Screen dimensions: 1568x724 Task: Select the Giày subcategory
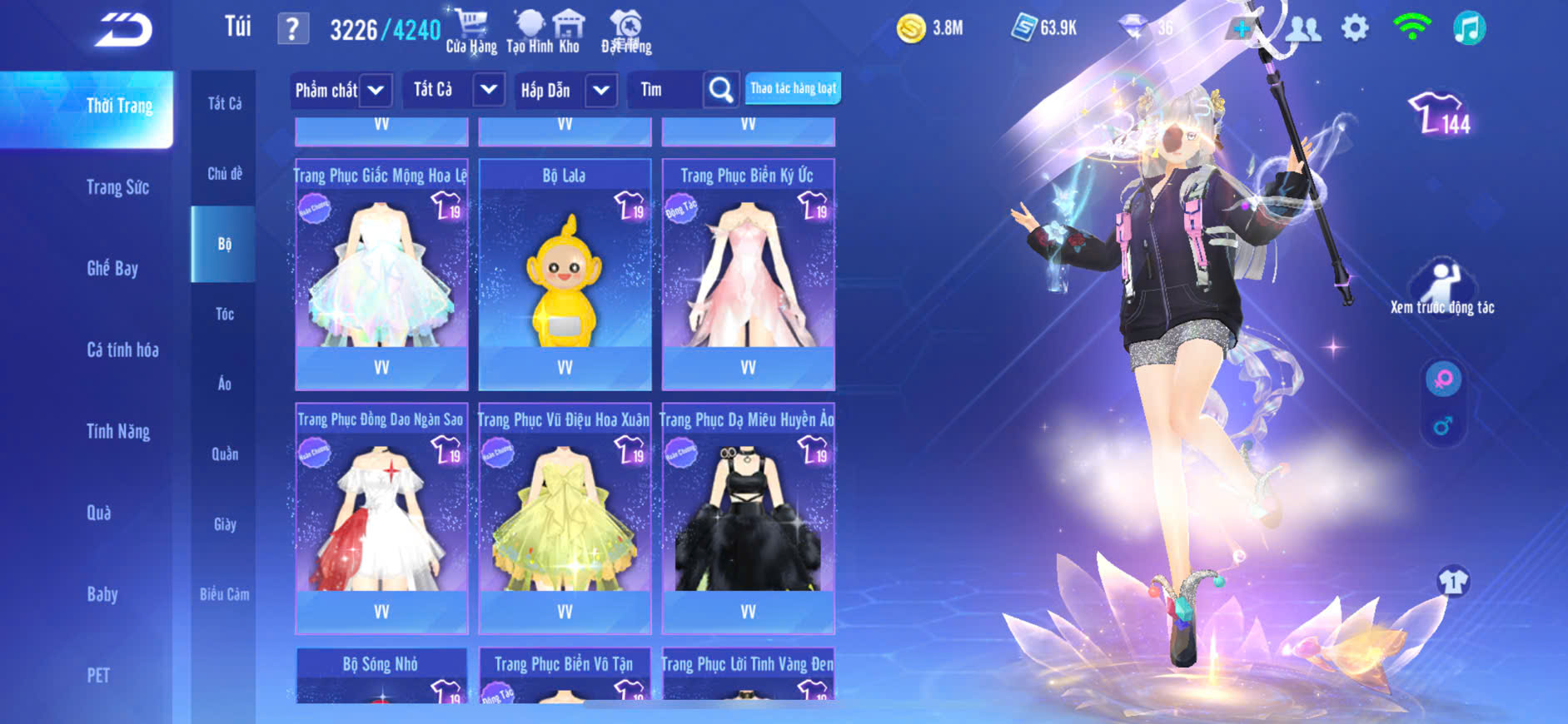pyautogui.click(x=225, y=524)
